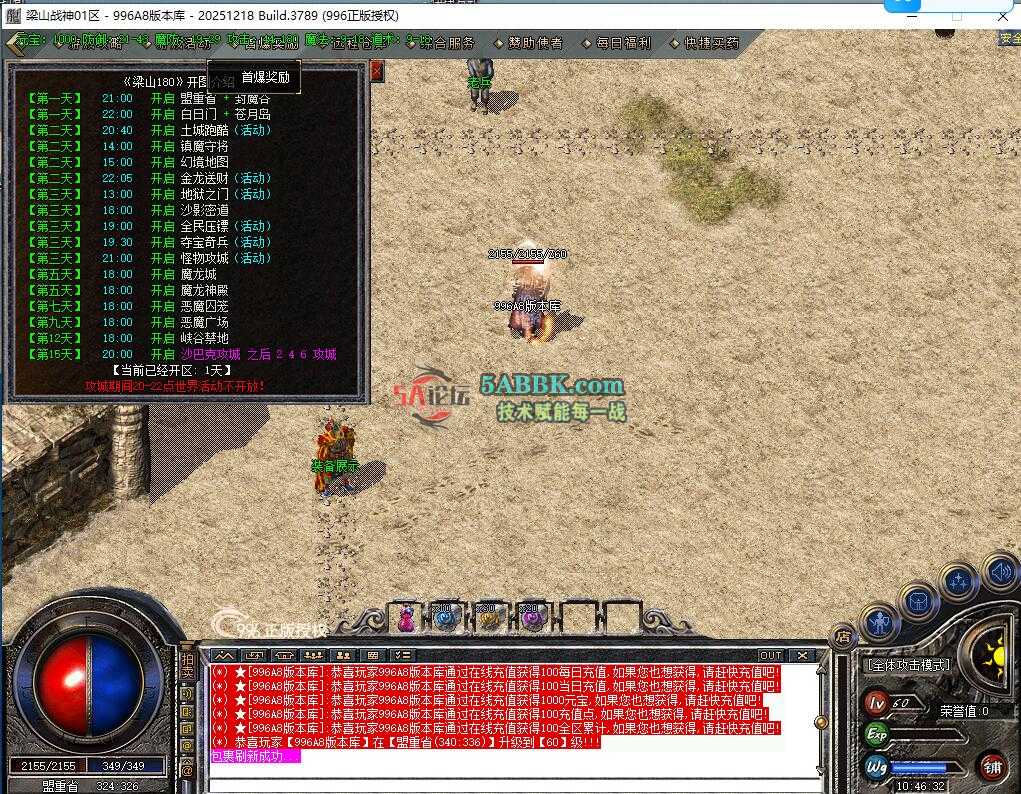Open the character panel with the warrior icon
Viewport: 1021px width, 794px height.
tap(880, 625)
